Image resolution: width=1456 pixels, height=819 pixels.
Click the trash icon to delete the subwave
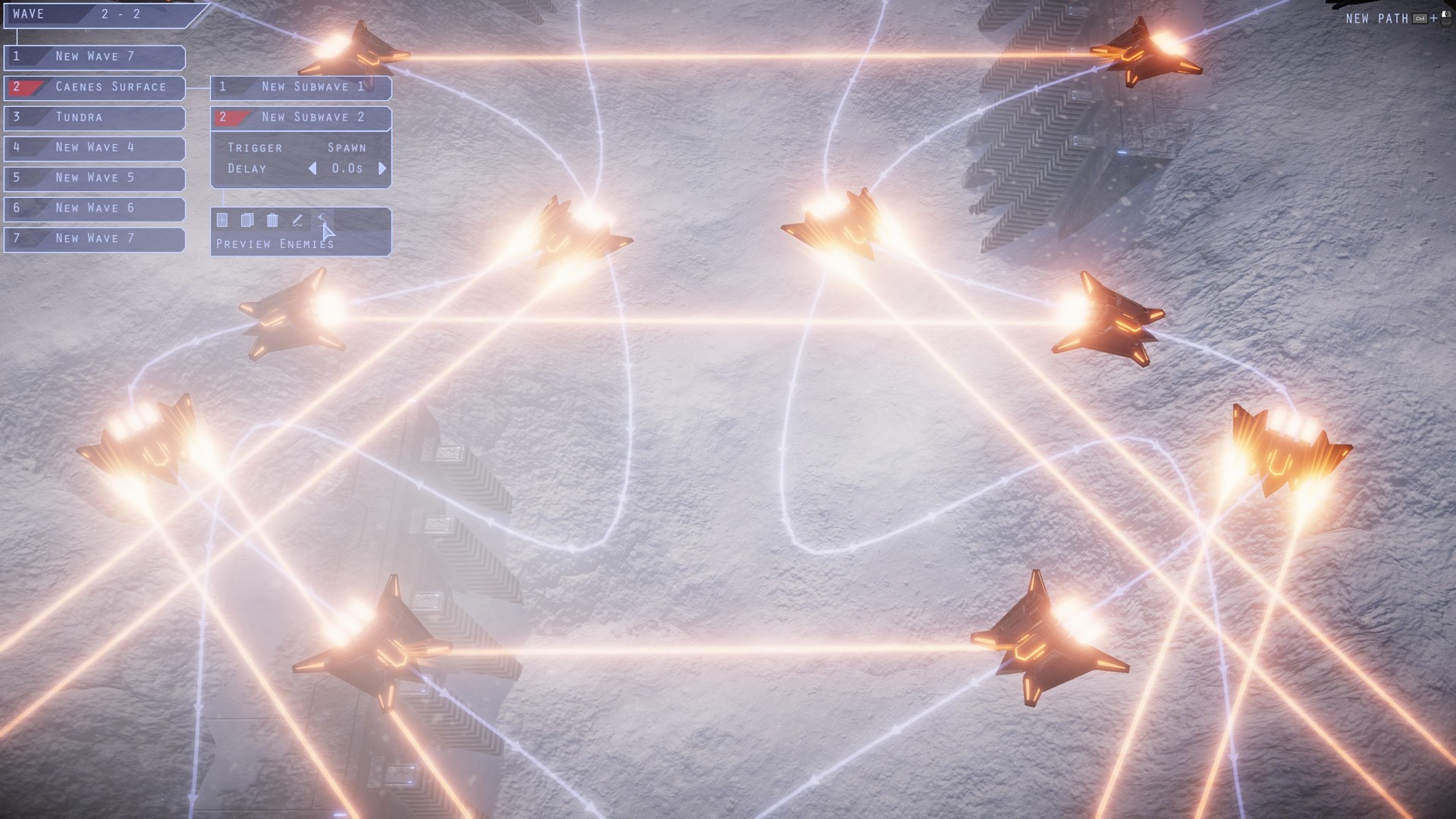tap(271, 220)
